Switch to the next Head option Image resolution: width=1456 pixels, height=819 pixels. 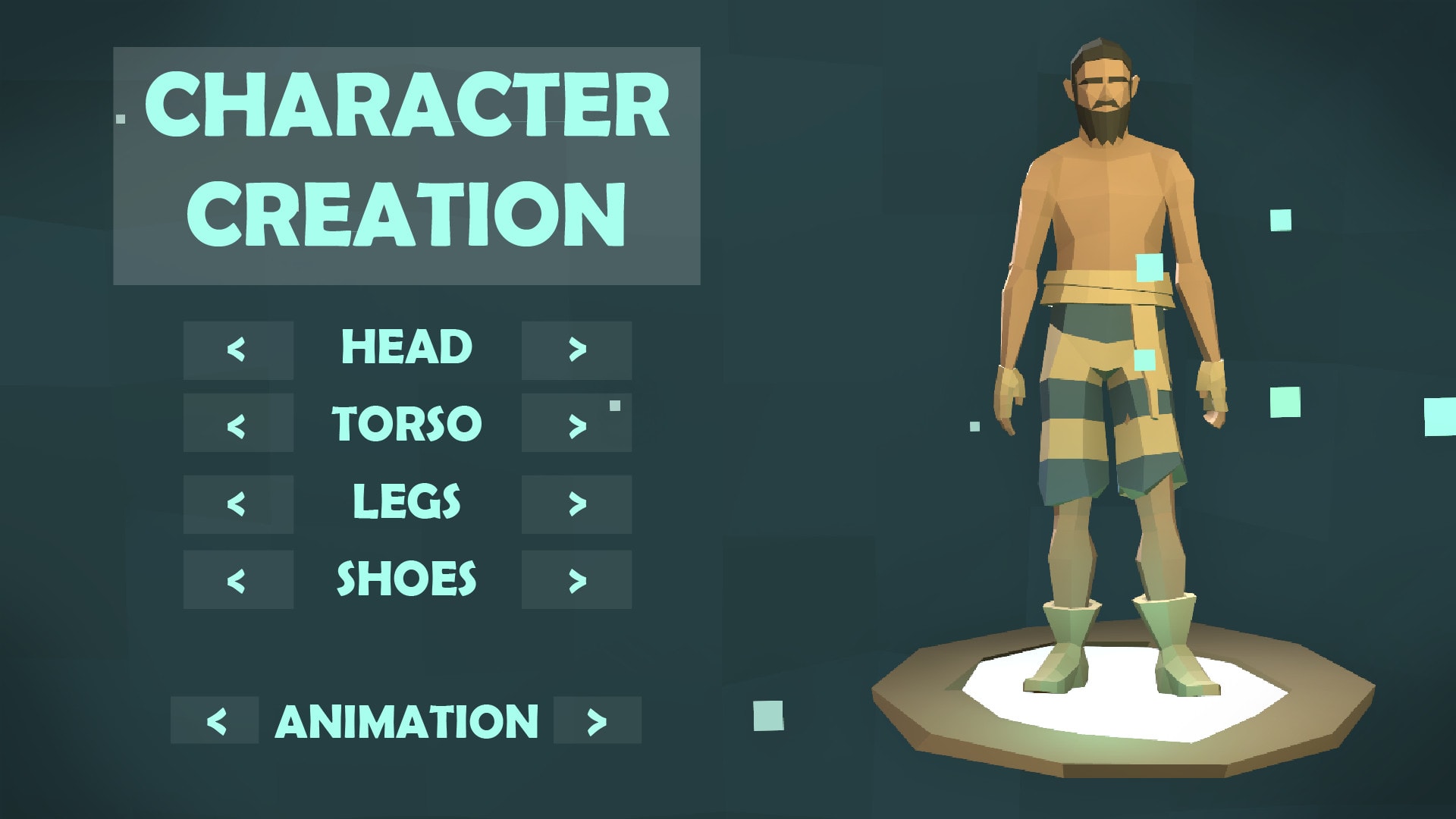576,350
